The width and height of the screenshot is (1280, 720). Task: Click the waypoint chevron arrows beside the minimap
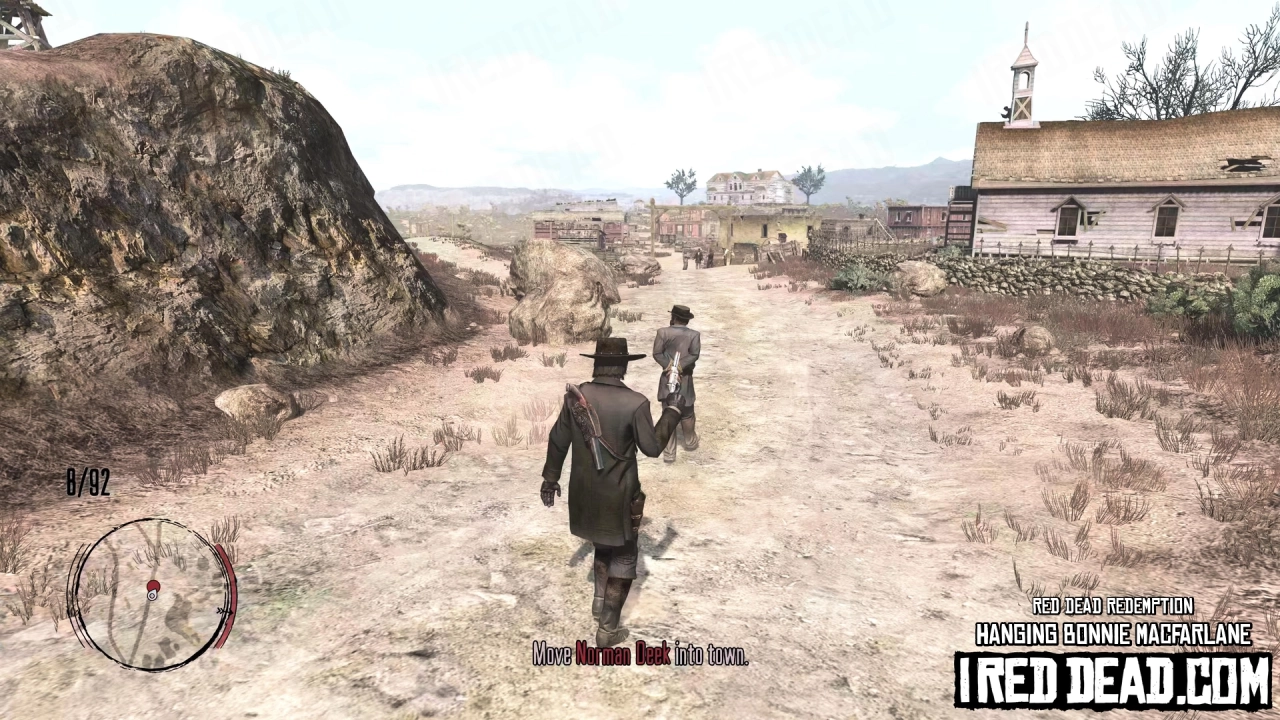pyautogui.click(x=224, y=611)
